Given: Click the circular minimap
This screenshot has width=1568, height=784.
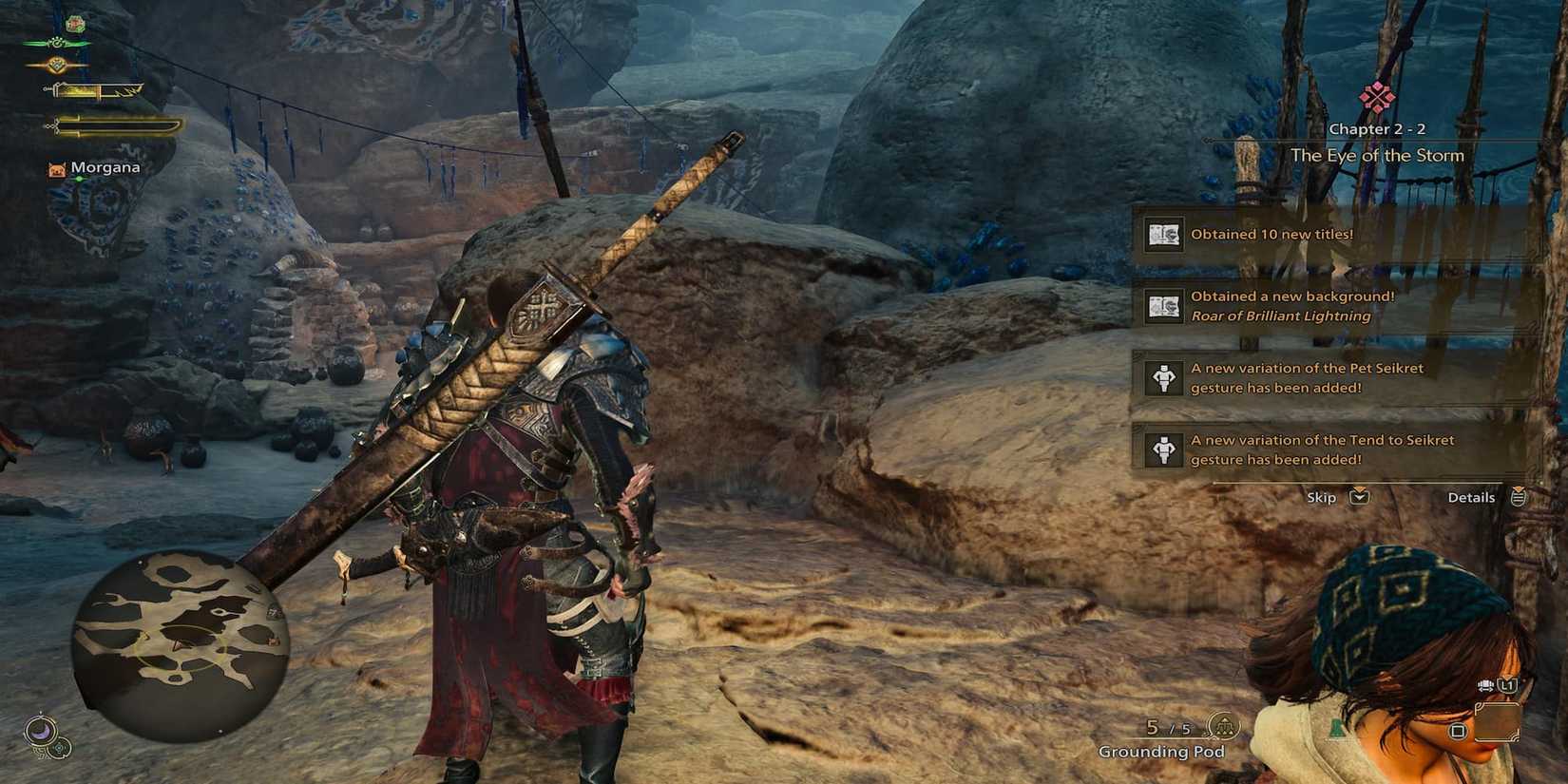Looking at the screenshot, I should [x=181, y=641].
